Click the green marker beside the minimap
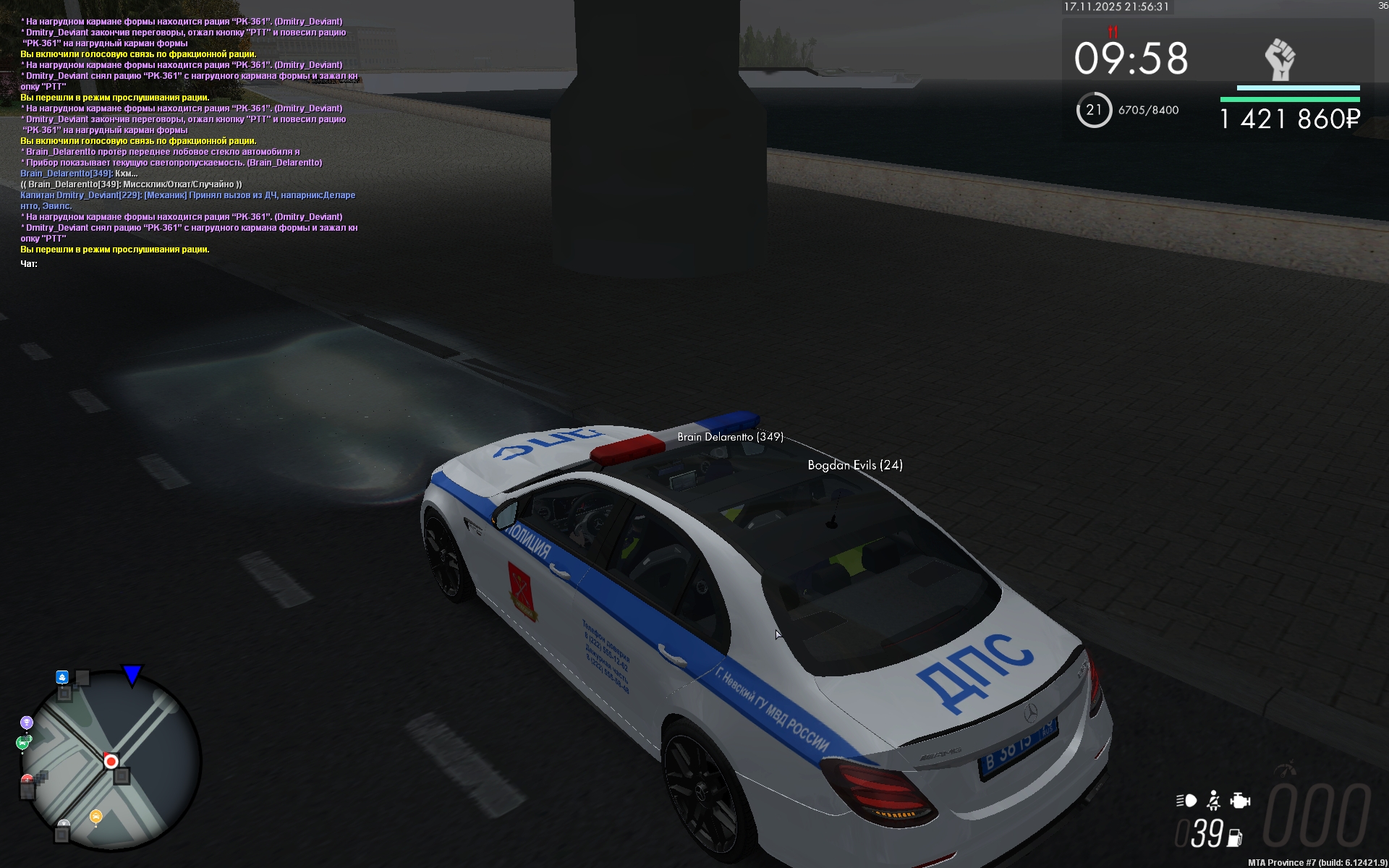This screenshot has width=1389, height=868. coord(22,742)
